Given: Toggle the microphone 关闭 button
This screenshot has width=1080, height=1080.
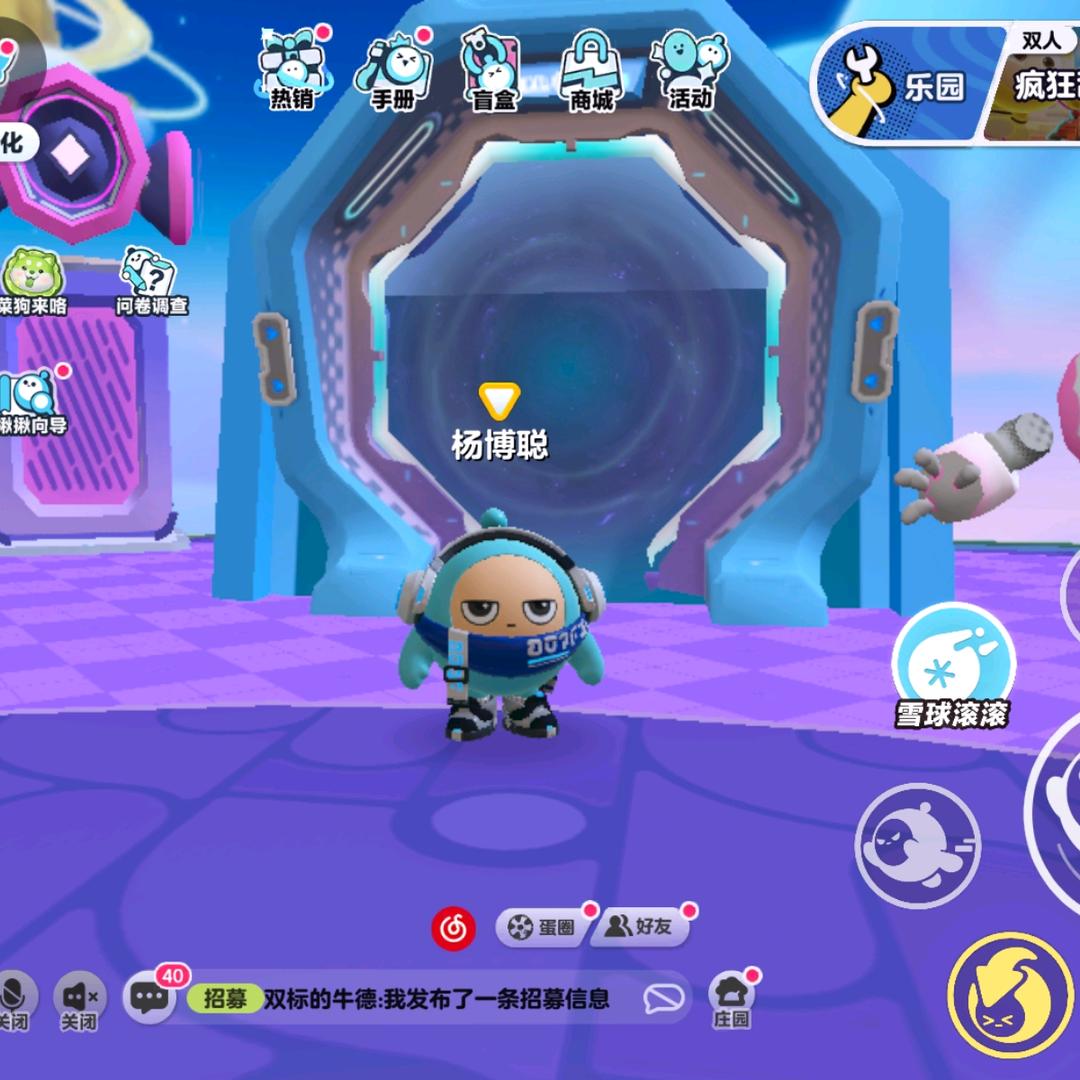Looking at the screenshot, I should 16,999.
